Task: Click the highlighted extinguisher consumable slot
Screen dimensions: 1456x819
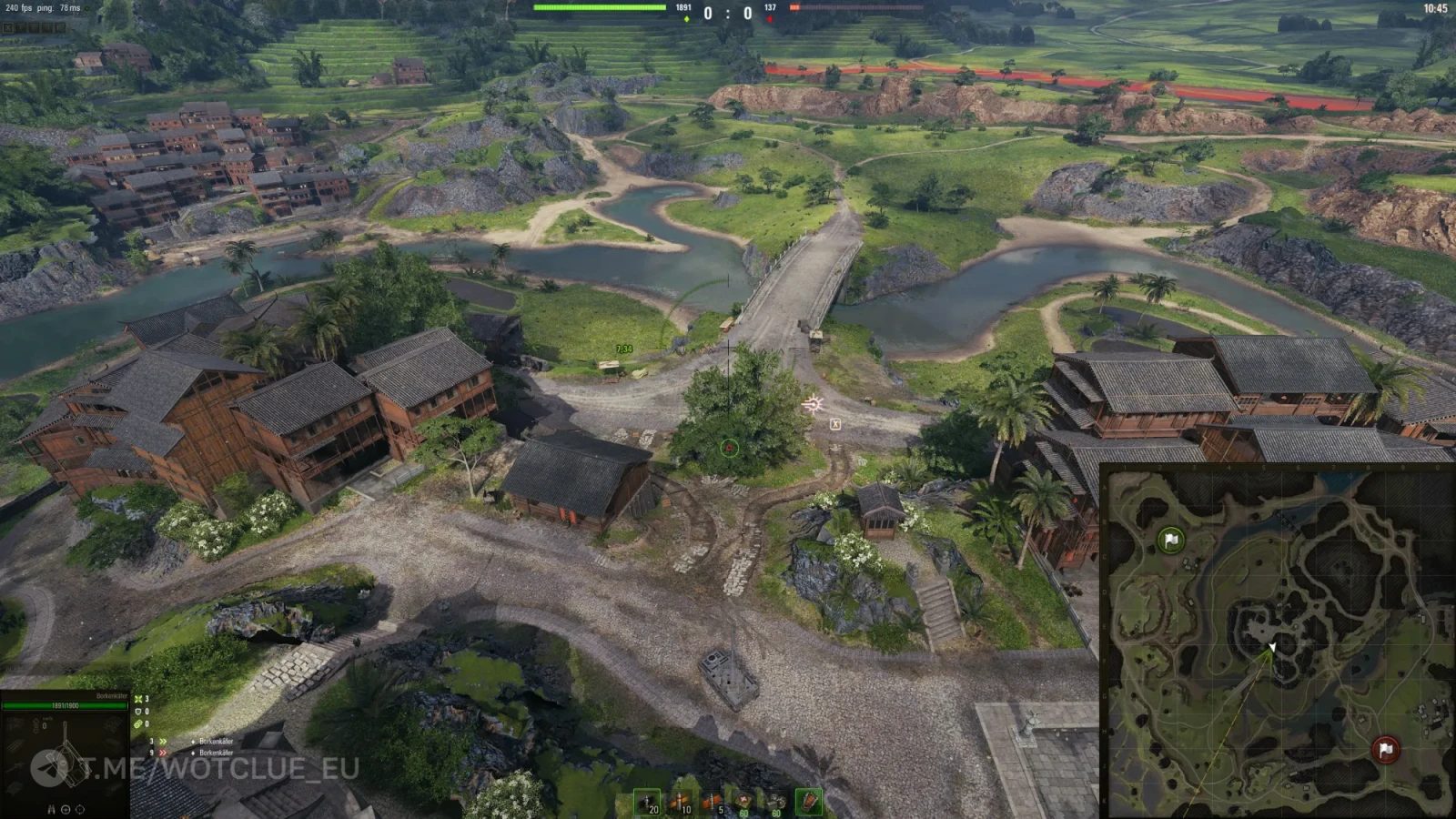Action: [x=809, y=801]
